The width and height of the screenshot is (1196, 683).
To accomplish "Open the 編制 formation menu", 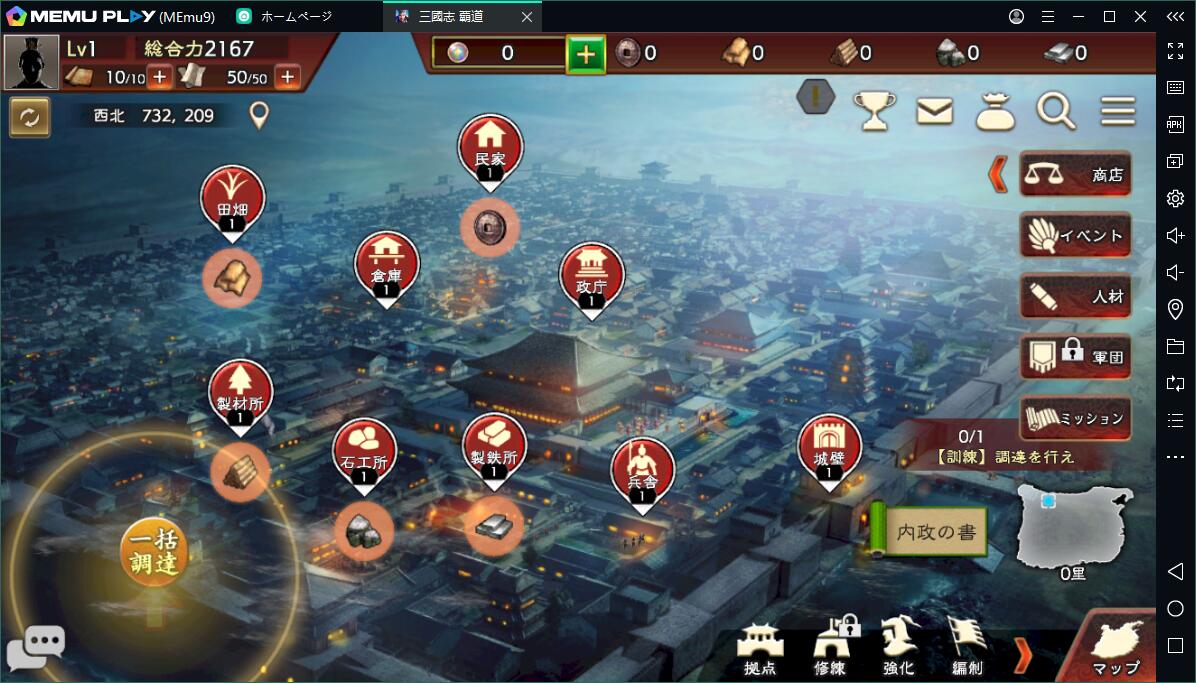I will [x=966, y=646].
